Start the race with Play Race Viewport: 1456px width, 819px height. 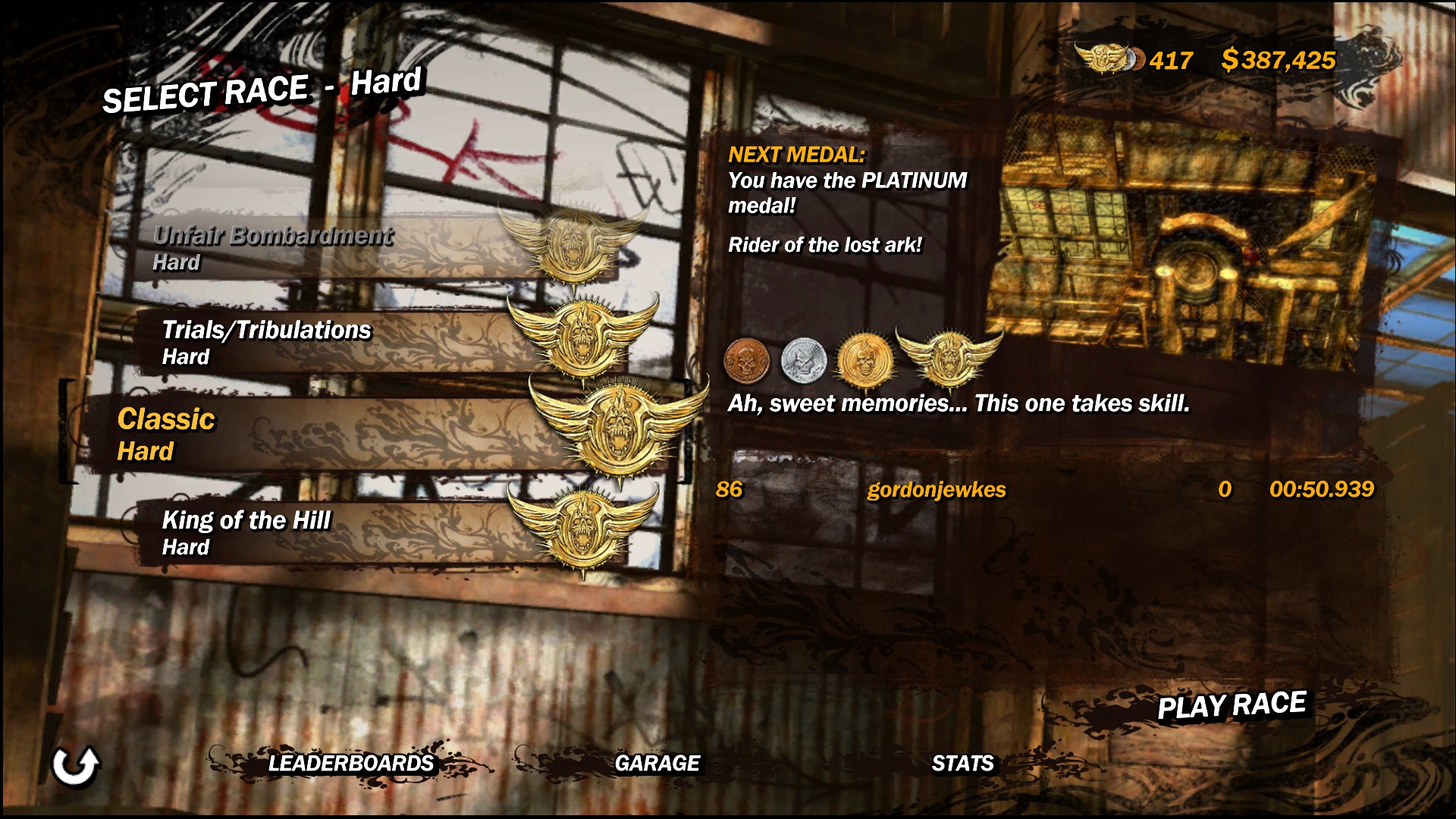(1231, 705)
